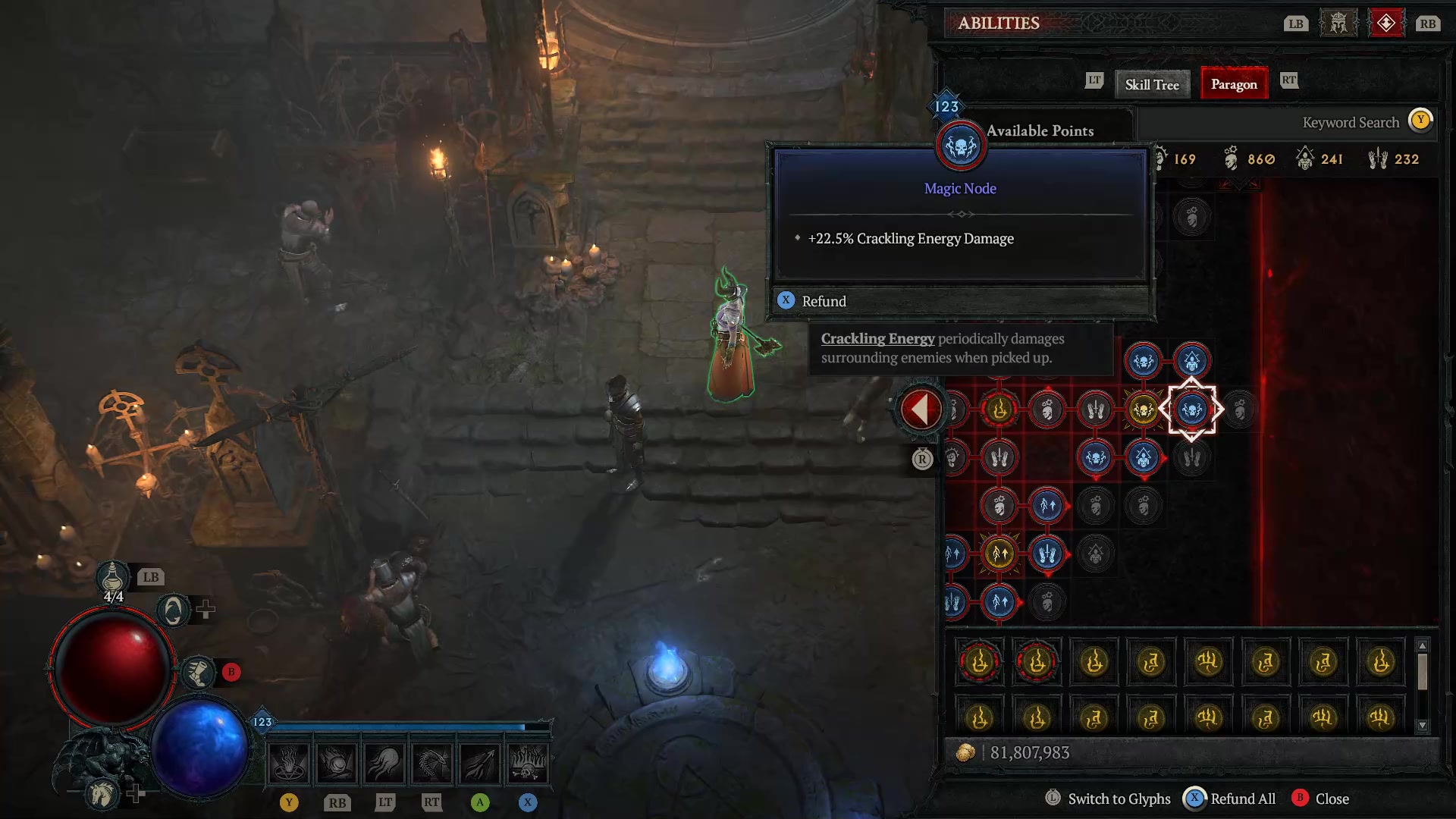Click the gold coins icon beside 81,807,983
This screenshot has height=819, width=1456.
pos(966,752)
